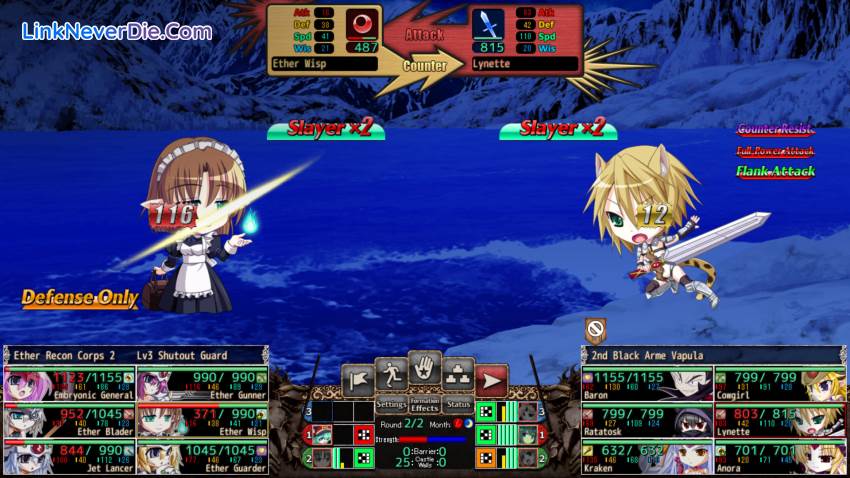Choose the Lynette unit card

click(779, 421)
